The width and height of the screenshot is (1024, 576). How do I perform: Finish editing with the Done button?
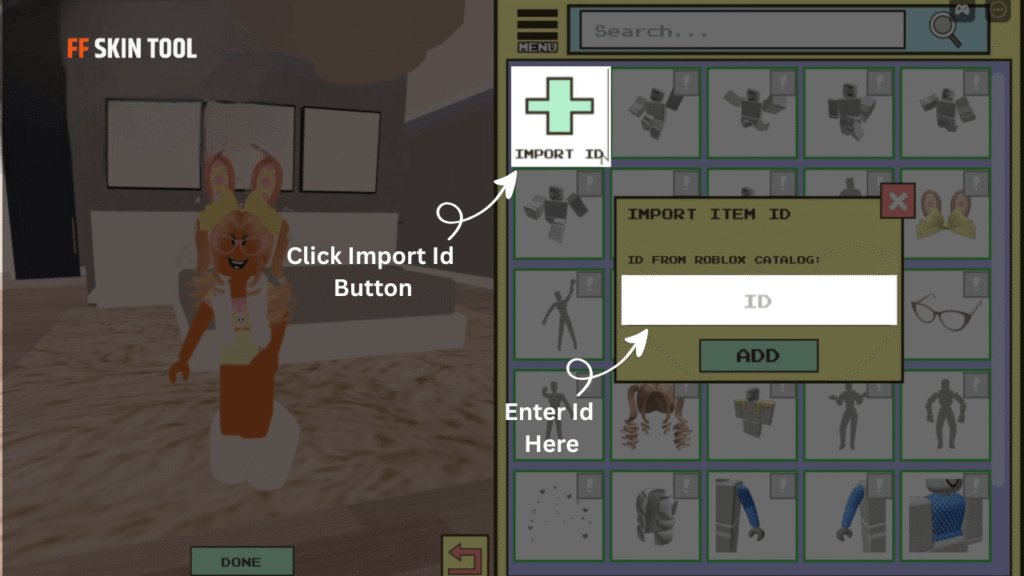coord(241,561)
